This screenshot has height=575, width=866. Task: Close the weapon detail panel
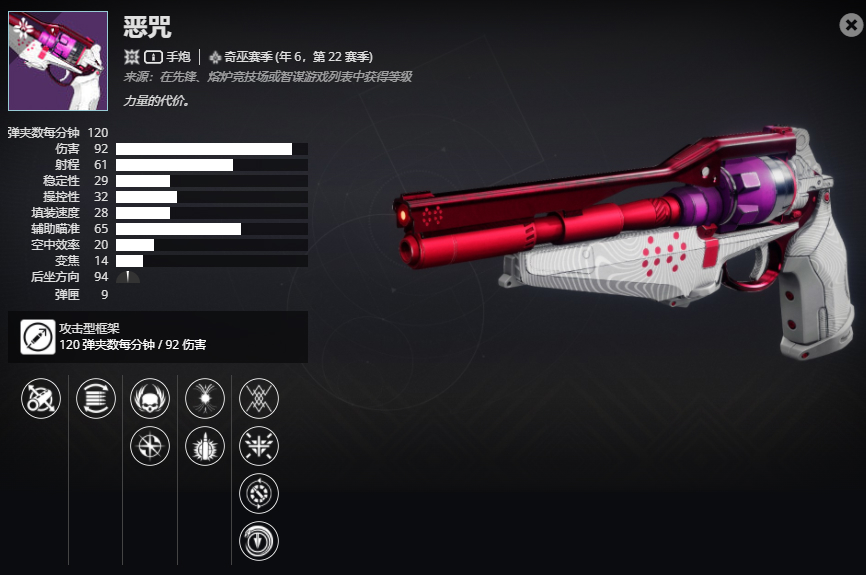[851, 26]
